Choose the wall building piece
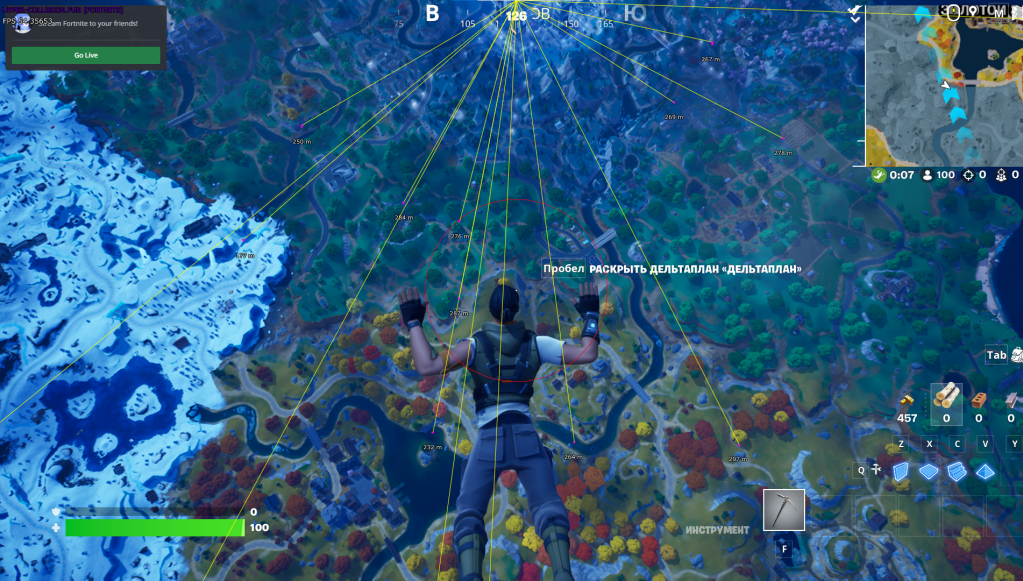The height and width of the screenshot is (581, 1023). pos(901,471)
